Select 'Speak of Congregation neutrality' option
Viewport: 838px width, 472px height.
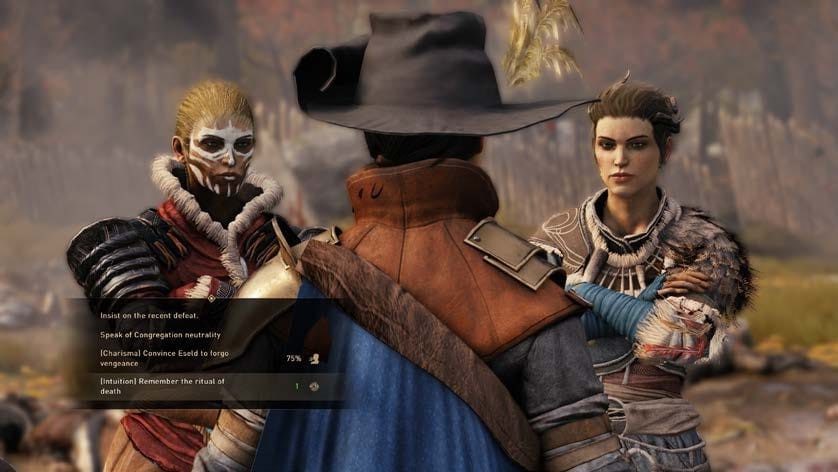[x=160, y=334]
